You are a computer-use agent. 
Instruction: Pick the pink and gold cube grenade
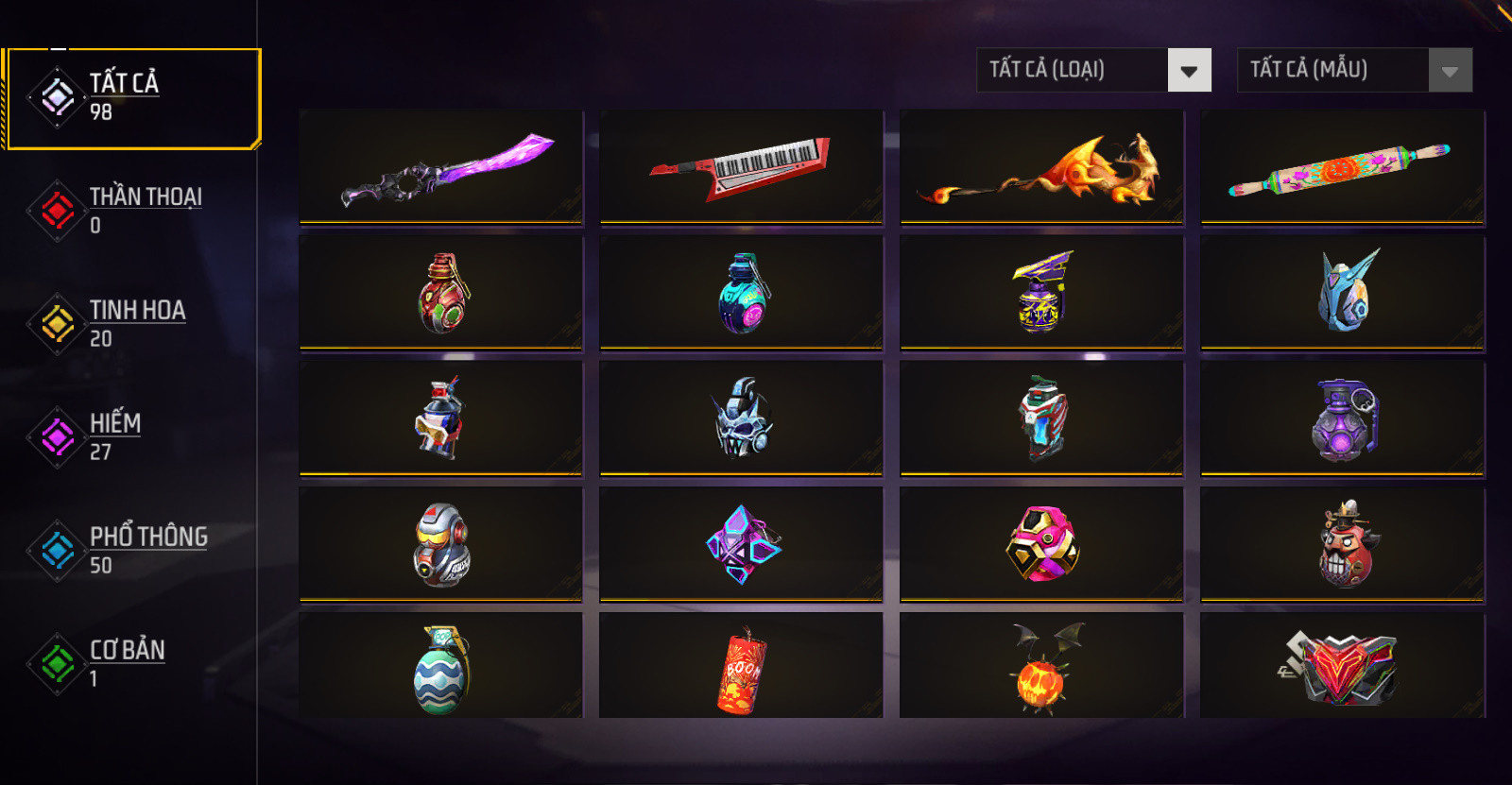tap(1042, 544)
